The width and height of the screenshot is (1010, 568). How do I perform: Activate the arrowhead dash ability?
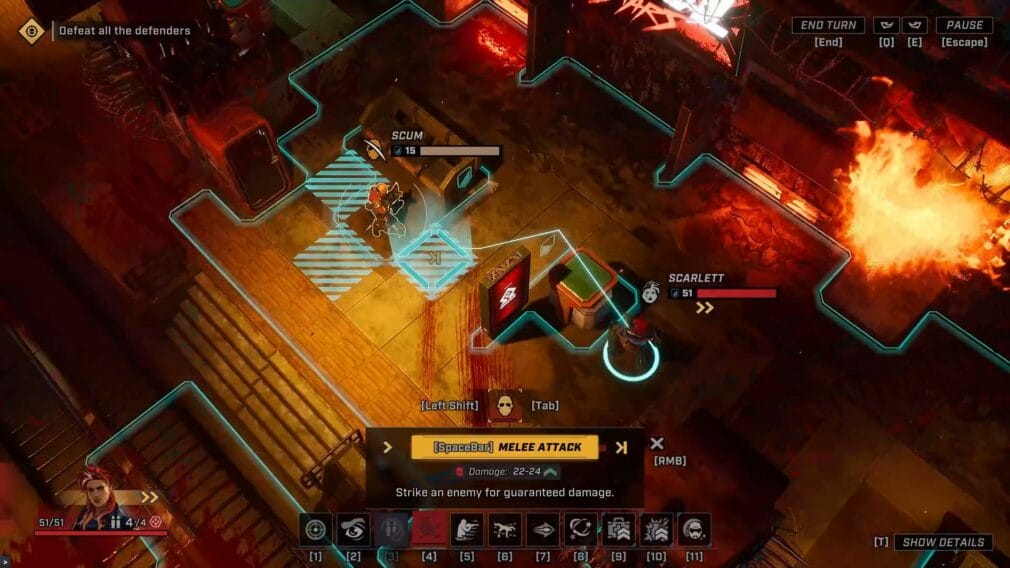[x=542, y=529]
